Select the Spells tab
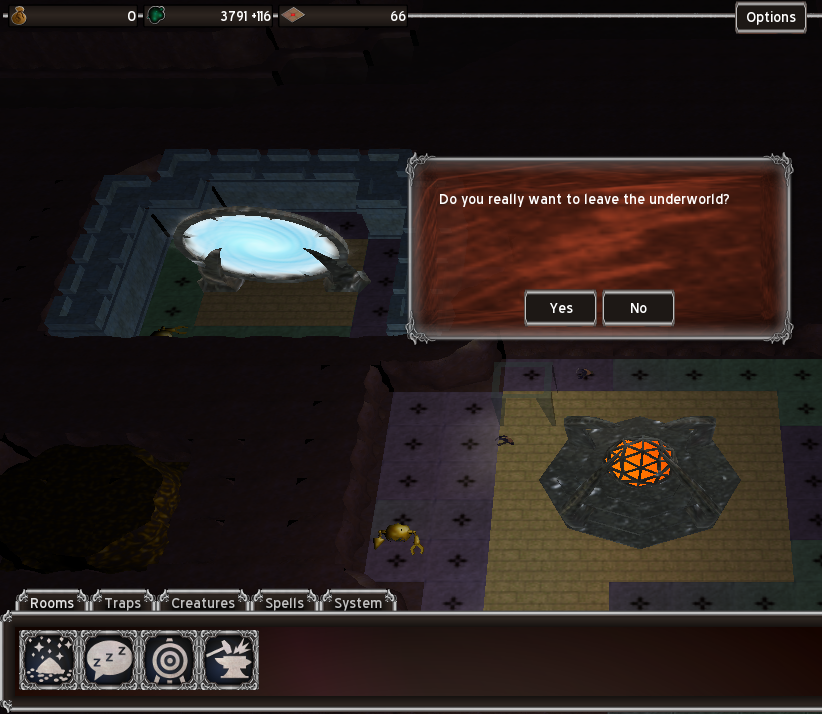 [x=284, y=603]
